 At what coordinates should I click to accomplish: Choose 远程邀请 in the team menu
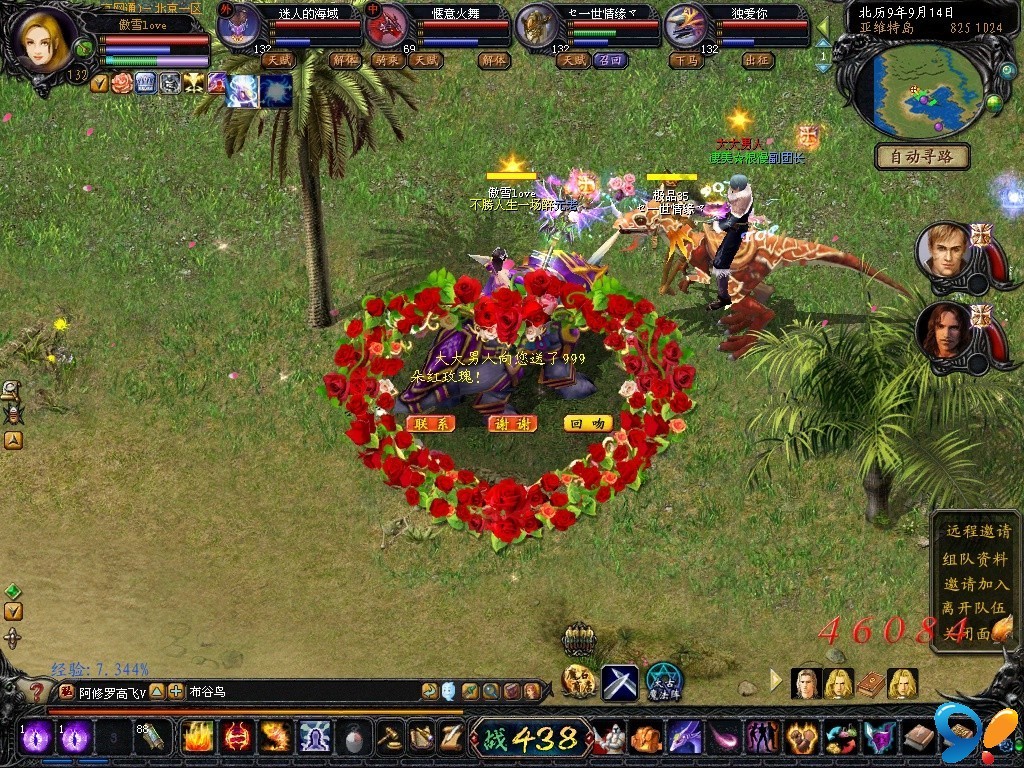pos(976,533)
